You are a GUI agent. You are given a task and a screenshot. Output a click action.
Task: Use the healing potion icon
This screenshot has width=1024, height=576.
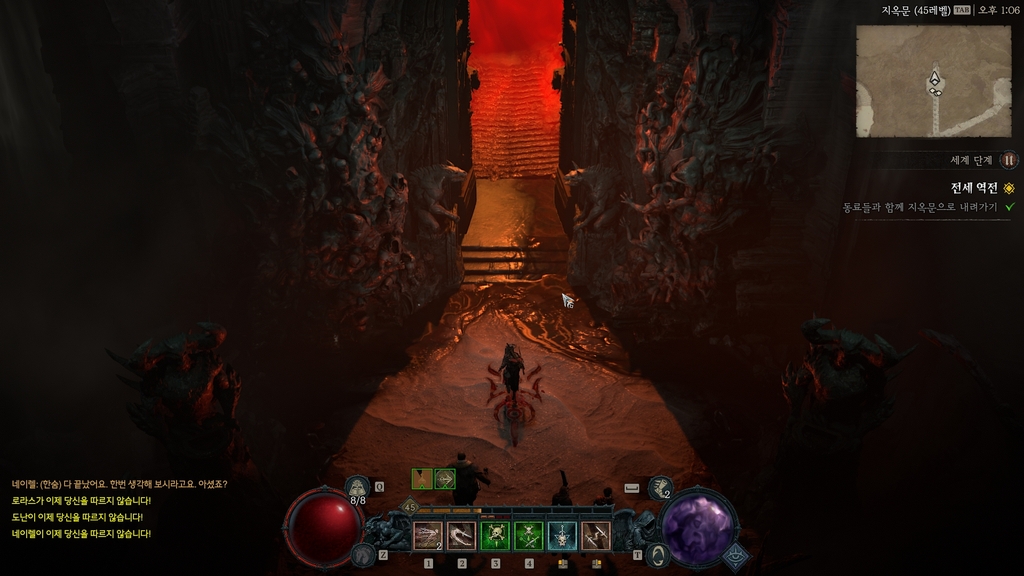point(357,488)
